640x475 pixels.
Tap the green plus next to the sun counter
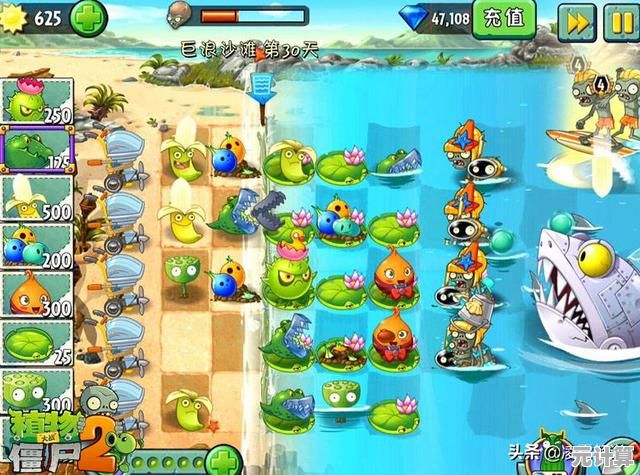(89, 18)
